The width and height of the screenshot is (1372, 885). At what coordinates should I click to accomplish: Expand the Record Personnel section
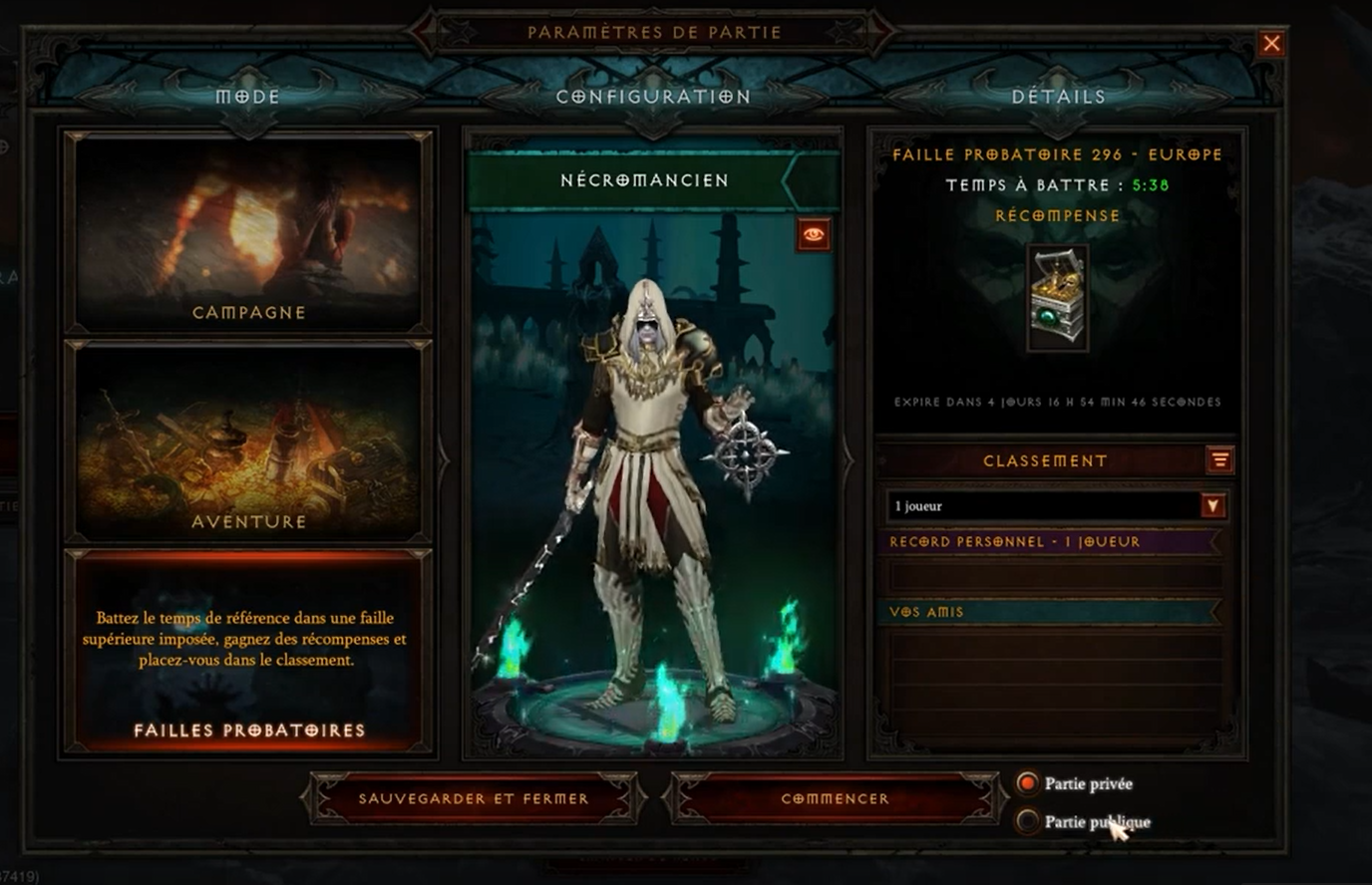pos(1049,542)
